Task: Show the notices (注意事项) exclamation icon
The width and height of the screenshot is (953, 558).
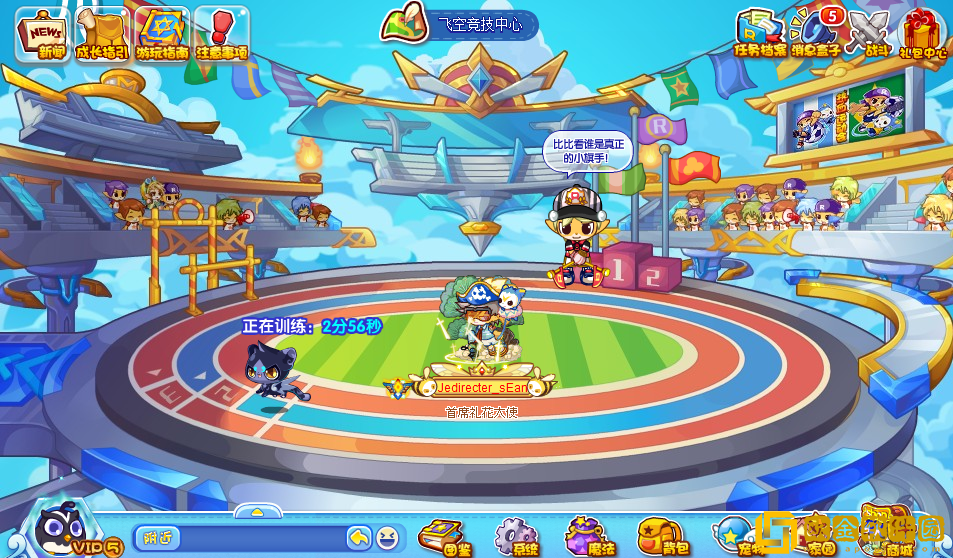Action: click(221, 34)
